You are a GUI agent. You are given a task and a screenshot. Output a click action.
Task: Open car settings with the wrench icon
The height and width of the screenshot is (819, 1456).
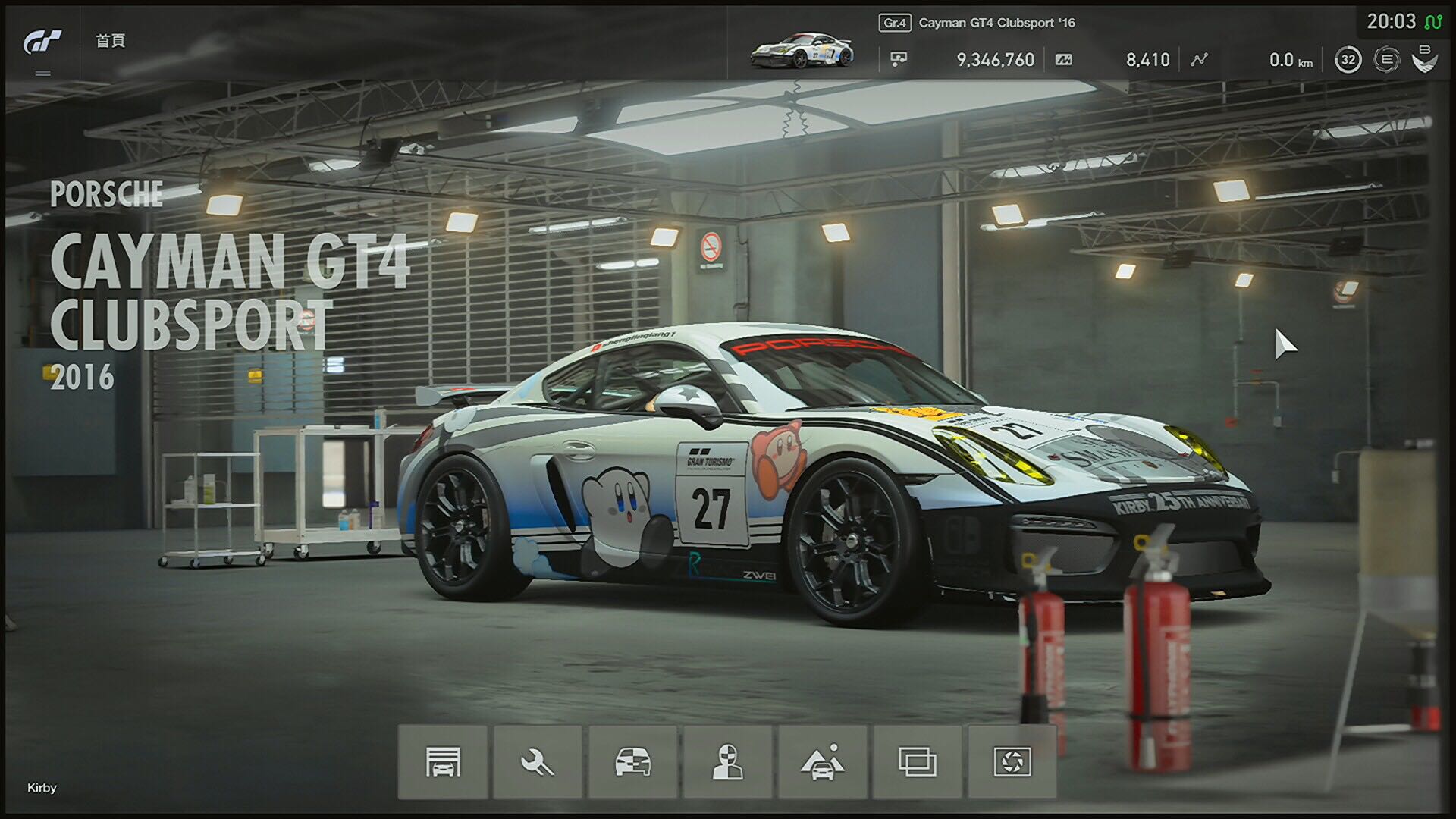pos(538,761)
